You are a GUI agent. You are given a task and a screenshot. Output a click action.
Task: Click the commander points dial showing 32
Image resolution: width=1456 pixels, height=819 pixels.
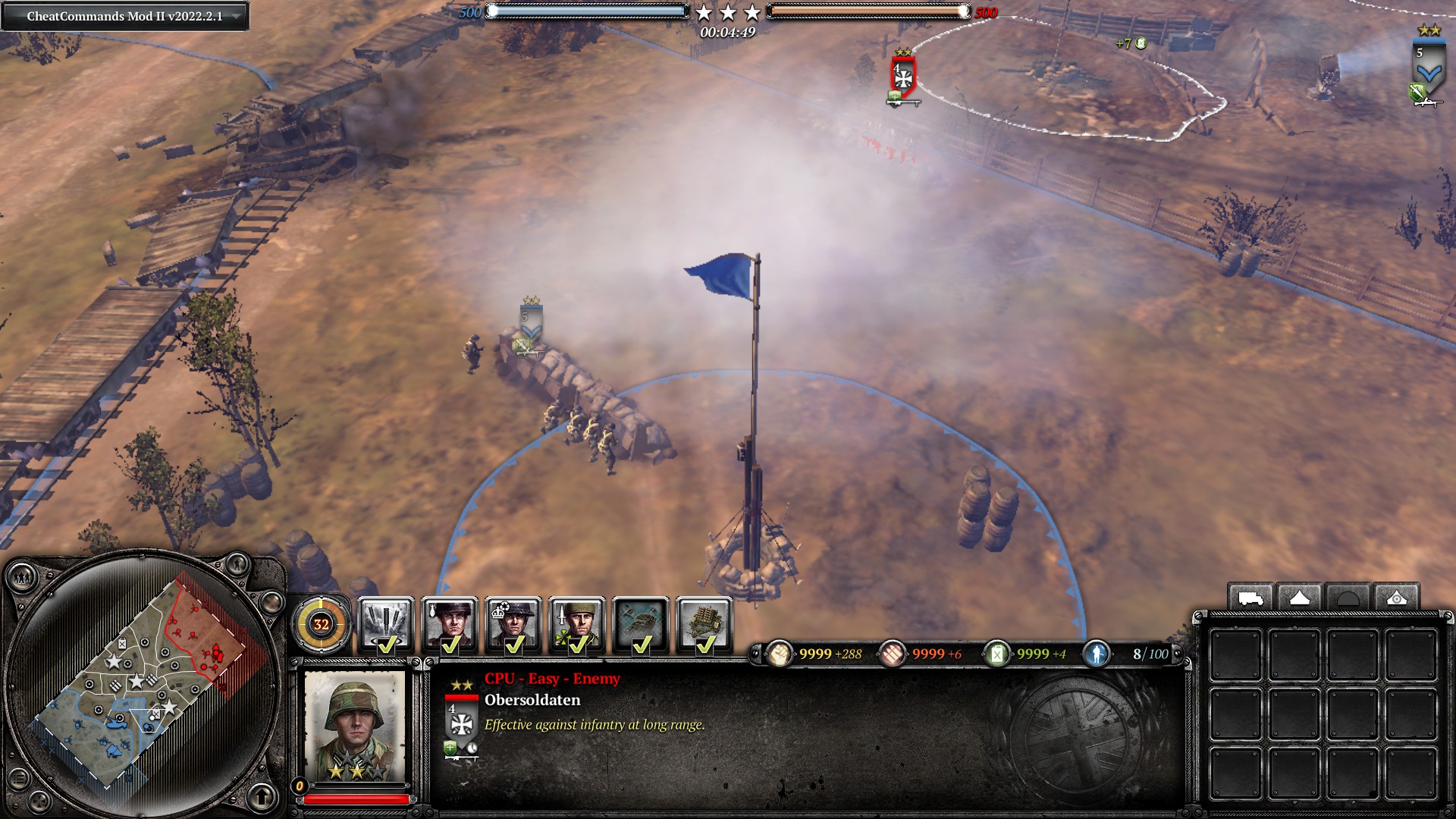[321, 624]
